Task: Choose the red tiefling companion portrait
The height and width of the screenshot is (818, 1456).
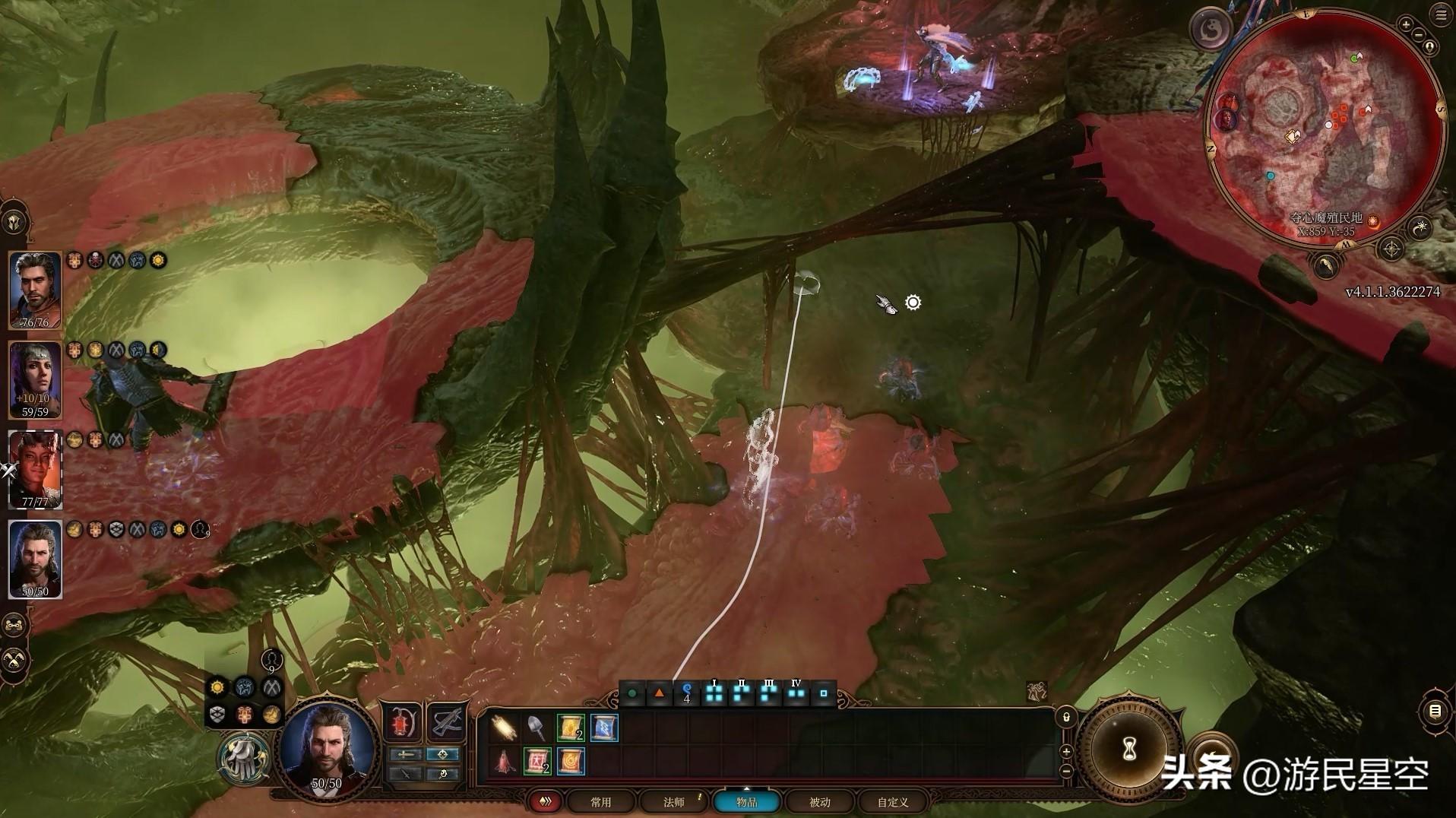Action: click(x=35, y=468)
